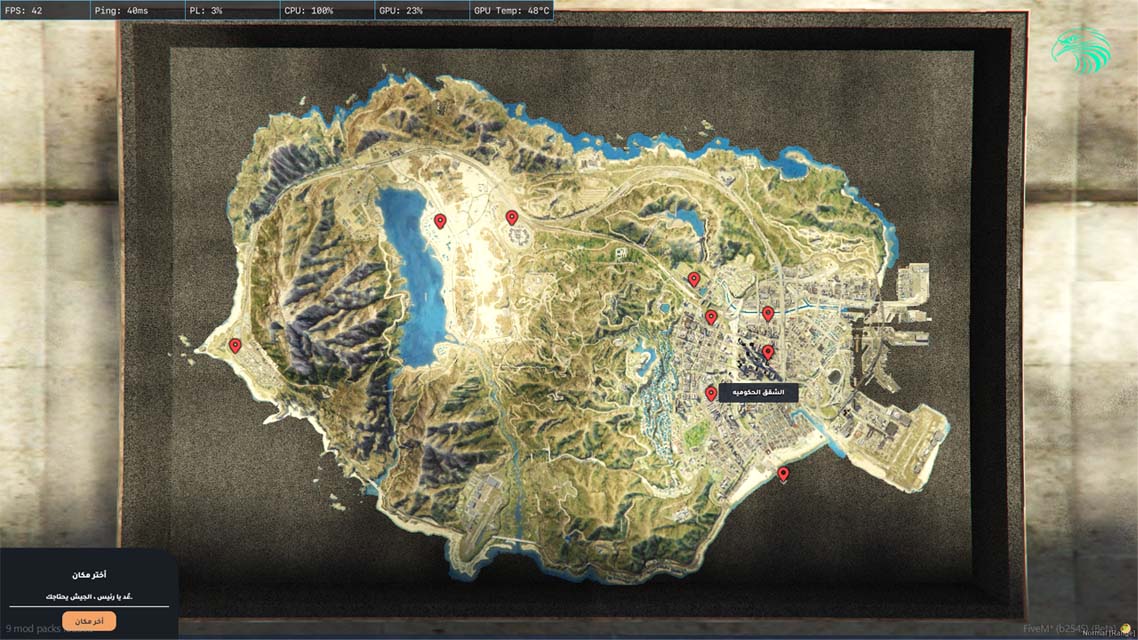
Task: Select the pin at the far western coastal town
Action: click(x=235, y=346)
